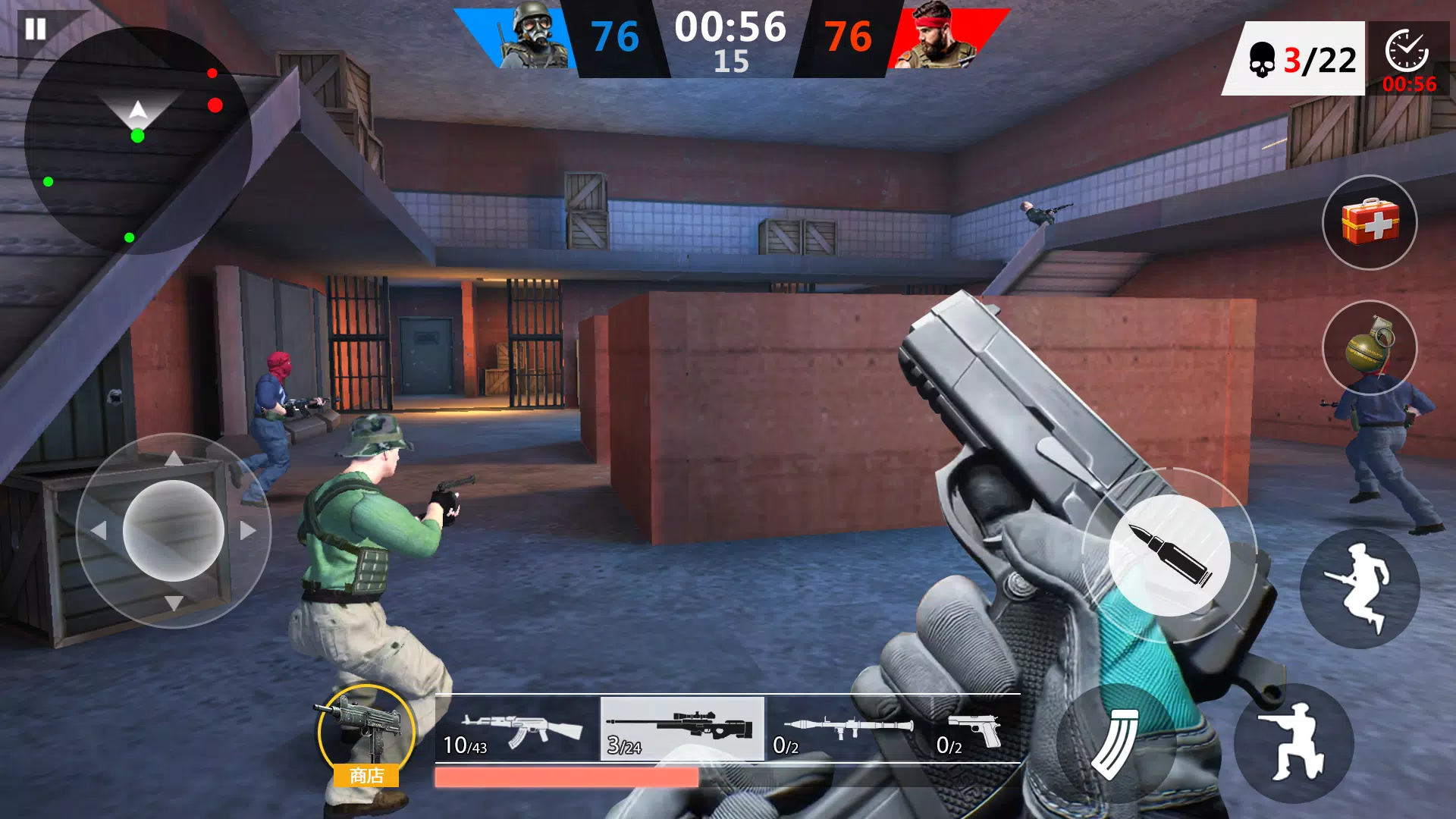Crouch with the kneeling soldier button

tap(1294, 744)
